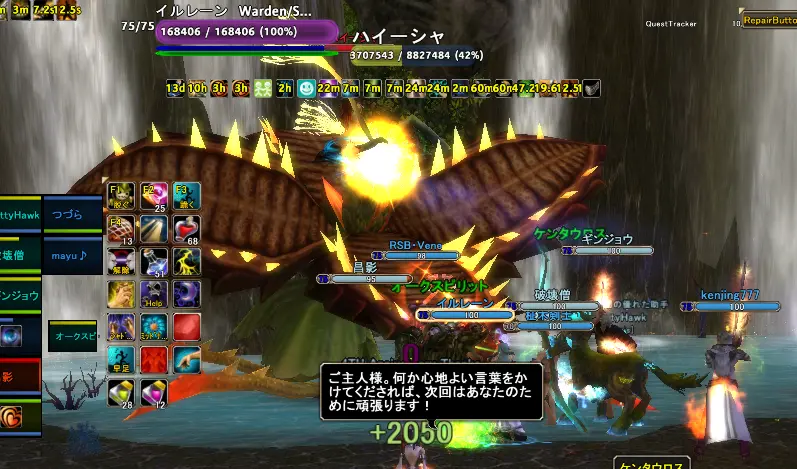Image resolution: width=797 pixels, height=469 pixels.
Task: Target the オークスピリット pet frame
Action: click(x=74, y=336)
